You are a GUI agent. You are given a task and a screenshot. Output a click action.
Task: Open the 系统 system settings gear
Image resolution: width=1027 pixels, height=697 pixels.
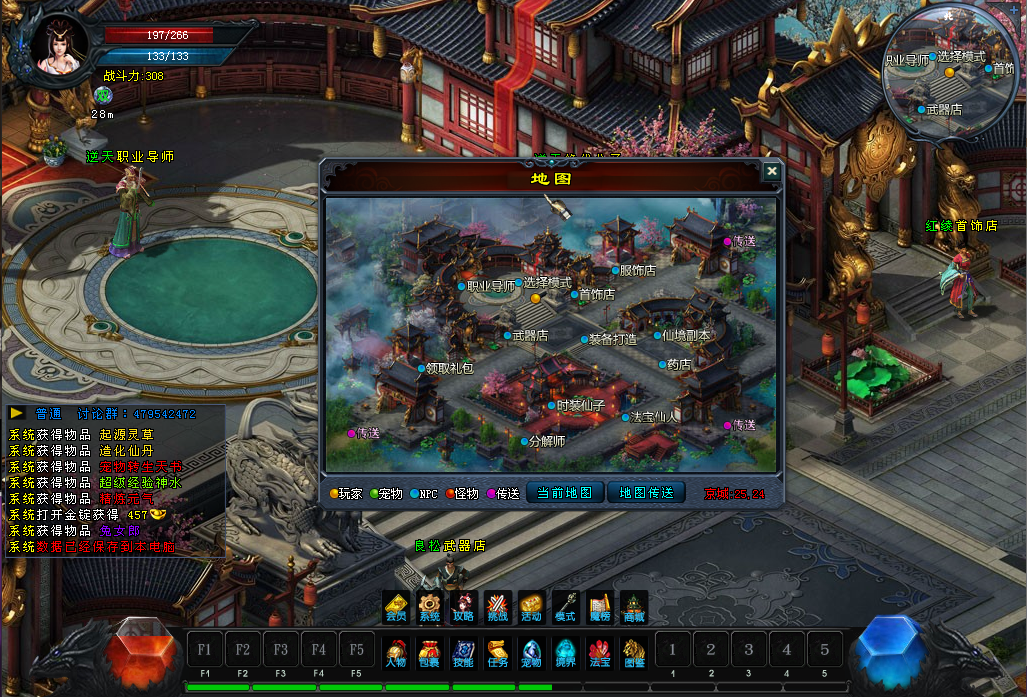coord(430,605)
